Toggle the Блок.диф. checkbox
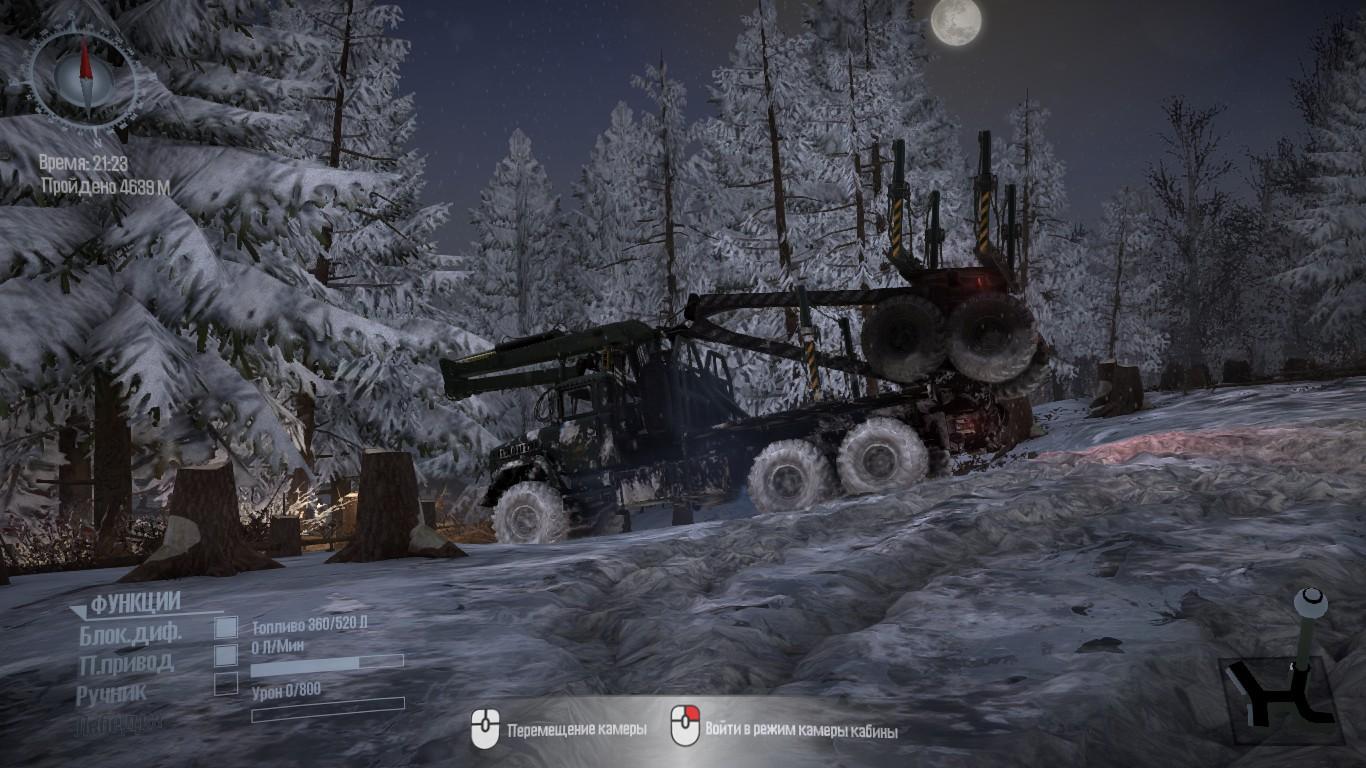This screenshot has height=768, width=1366. (227, 627)
